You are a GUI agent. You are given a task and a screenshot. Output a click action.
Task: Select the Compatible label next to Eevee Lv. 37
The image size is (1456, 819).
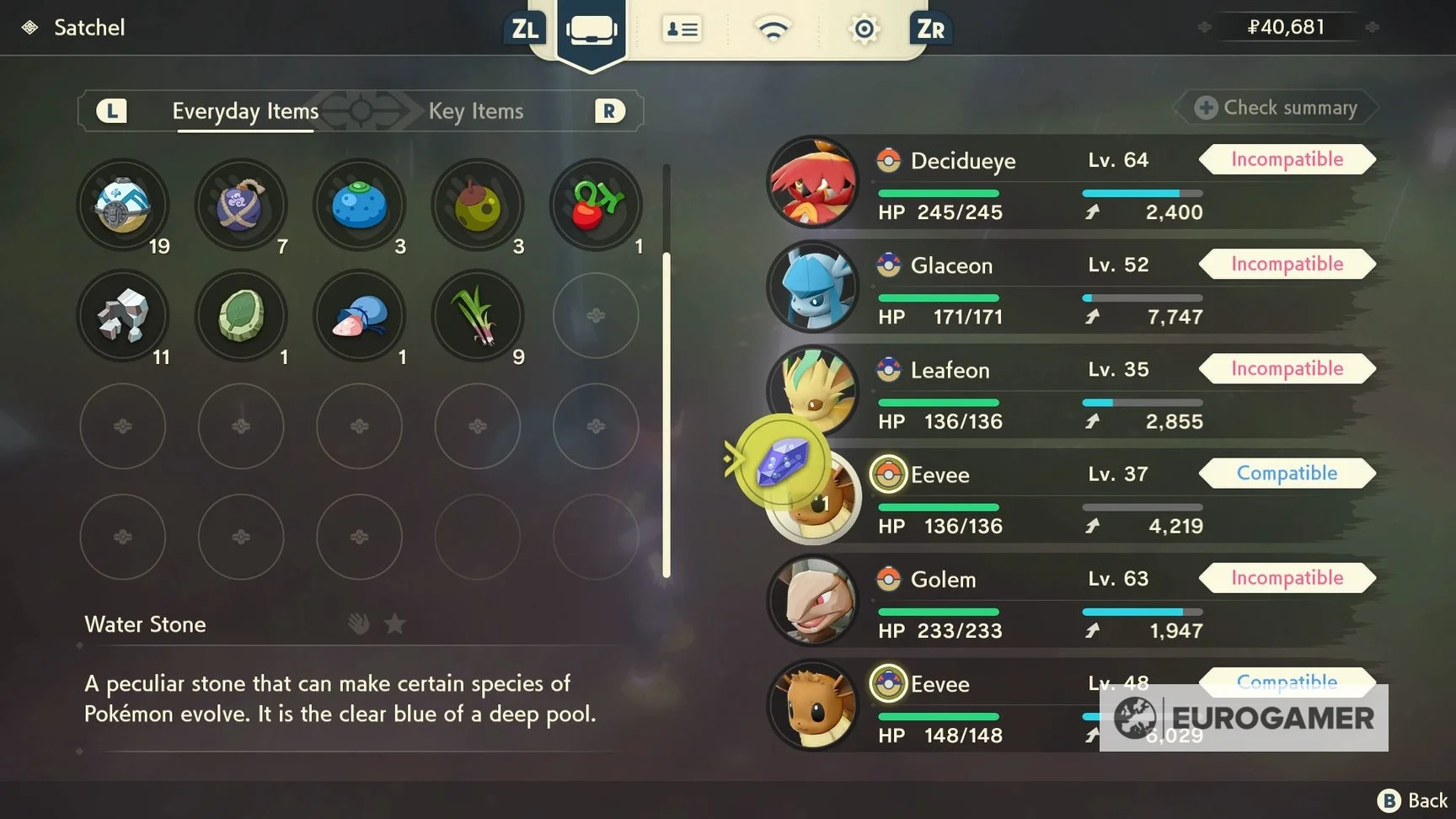tap(1287, 473)
